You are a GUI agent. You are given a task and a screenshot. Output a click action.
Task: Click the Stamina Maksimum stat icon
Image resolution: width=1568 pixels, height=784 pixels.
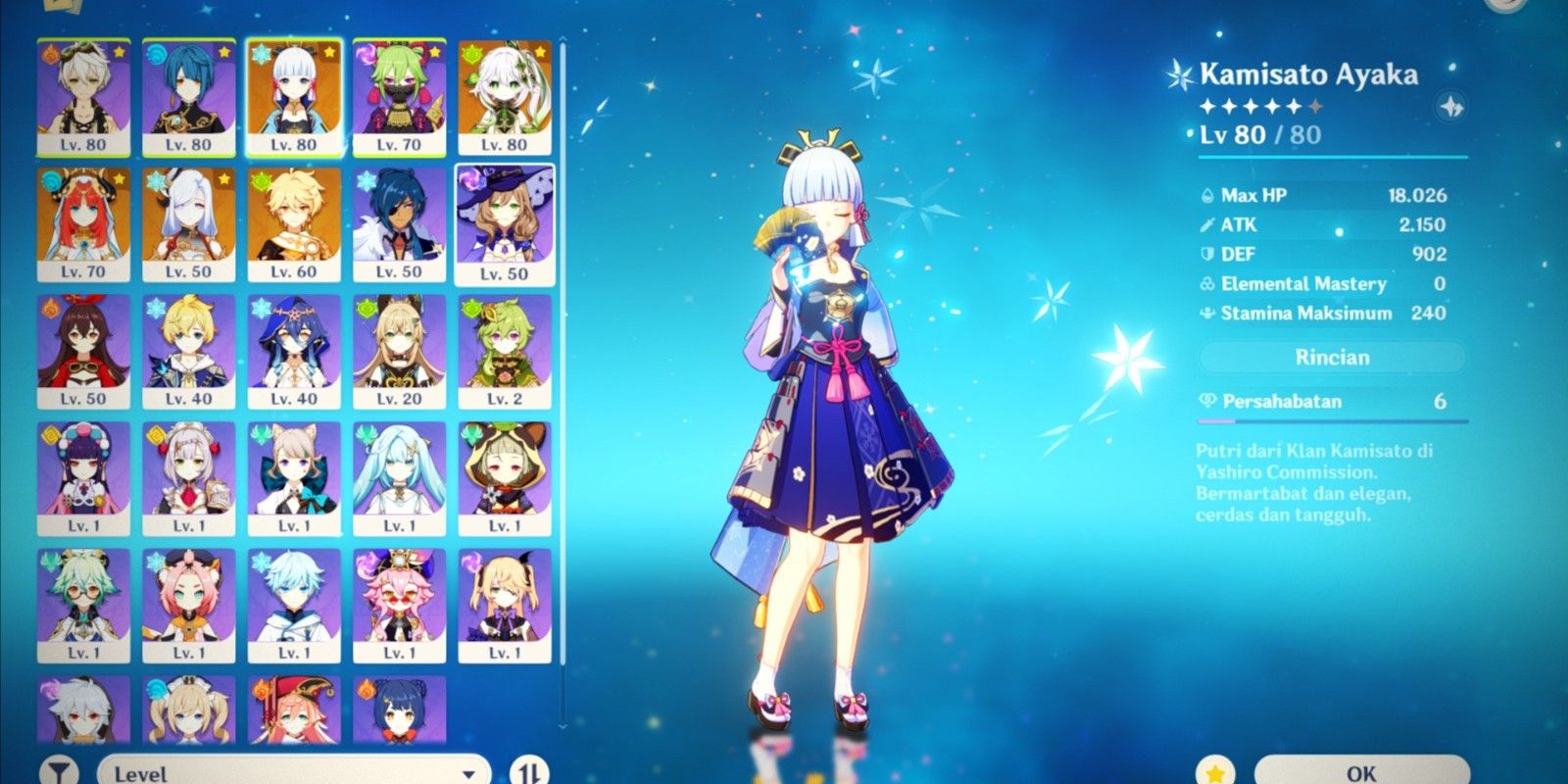(x=1208, y=314)
